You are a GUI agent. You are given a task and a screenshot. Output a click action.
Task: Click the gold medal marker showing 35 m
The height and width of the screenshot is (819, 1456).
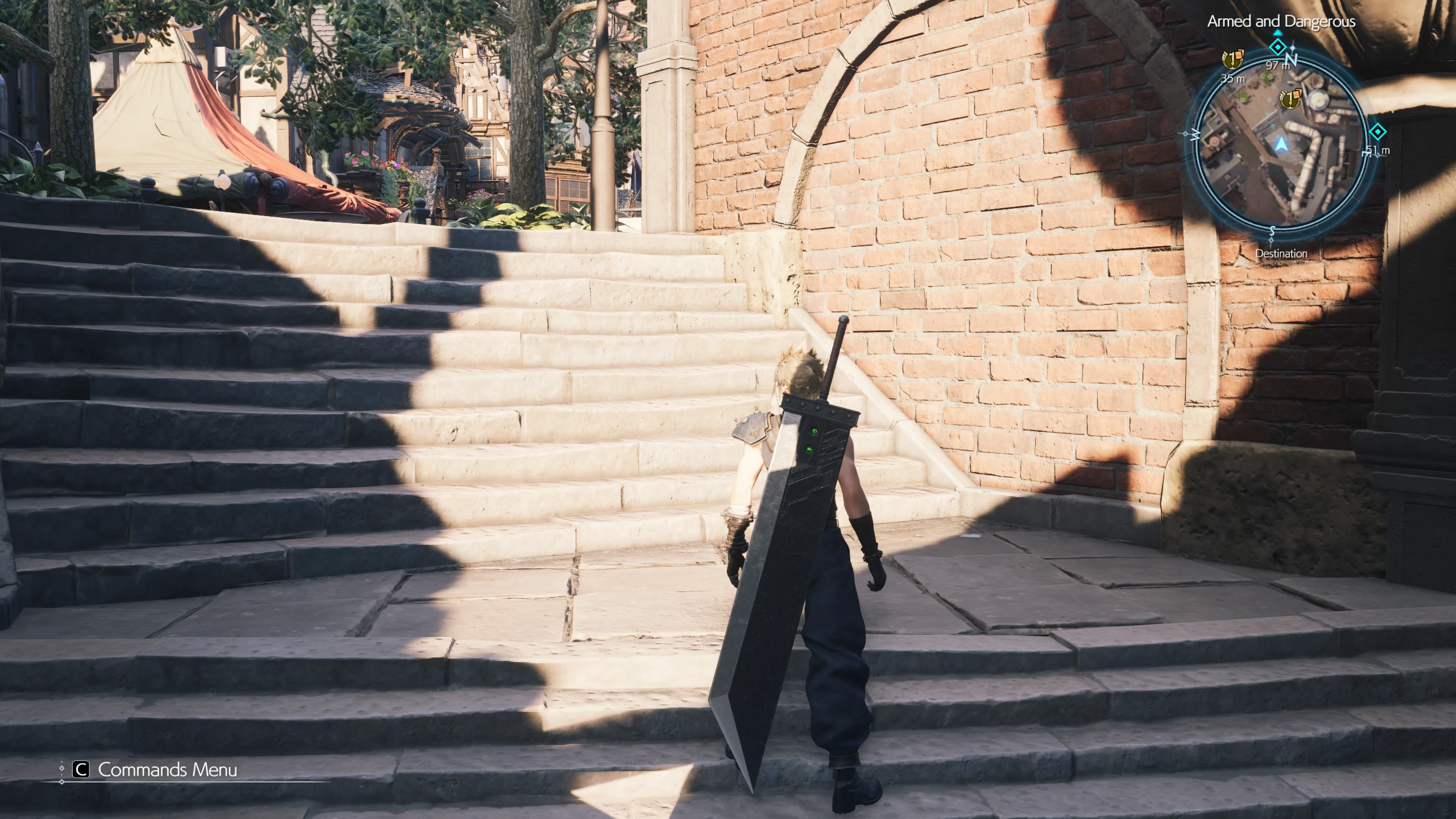coord(1233,59)
